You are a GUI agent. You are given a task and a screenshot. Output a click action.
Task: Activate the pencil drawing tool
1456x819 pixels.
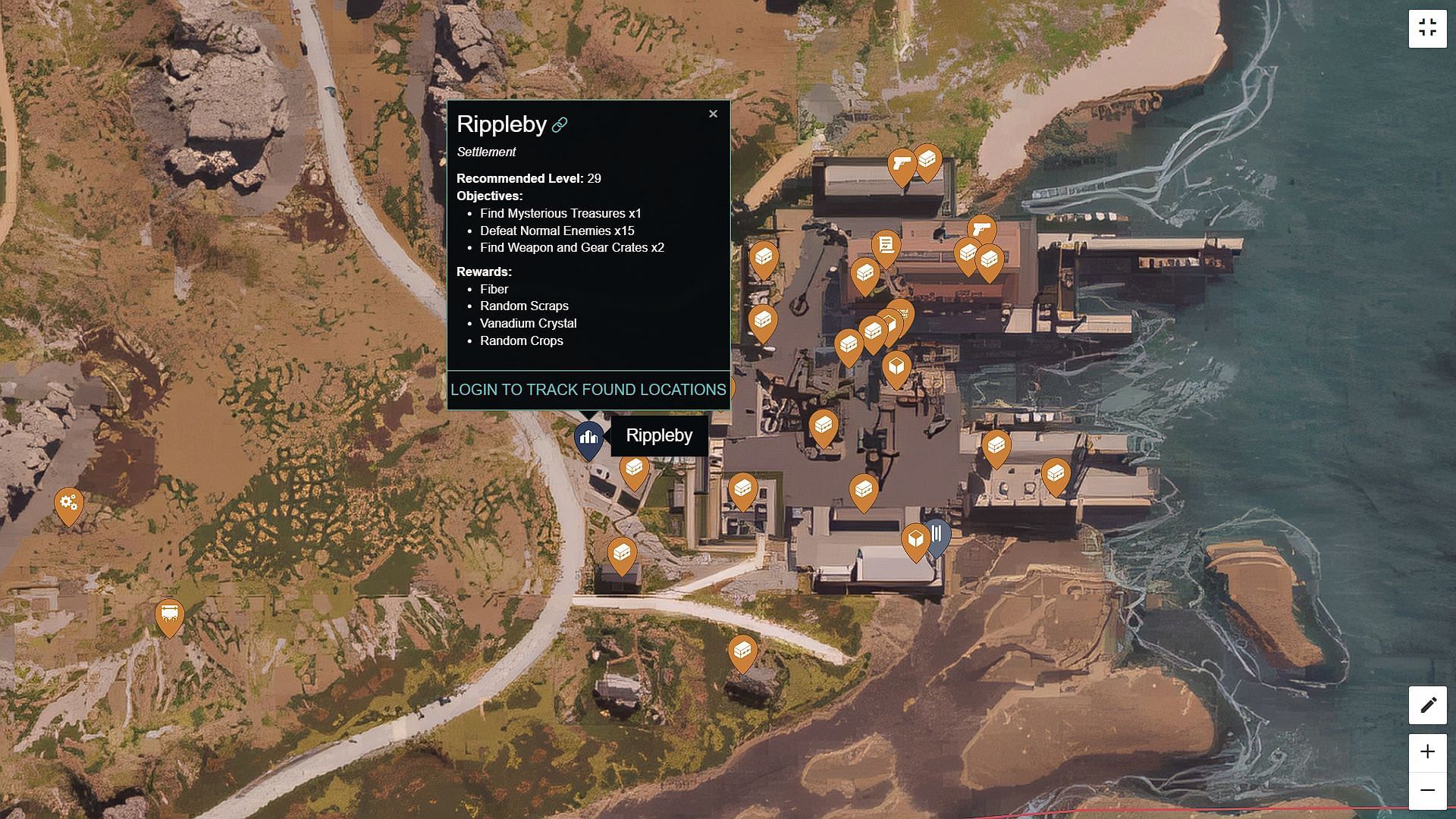point(1427,705)
